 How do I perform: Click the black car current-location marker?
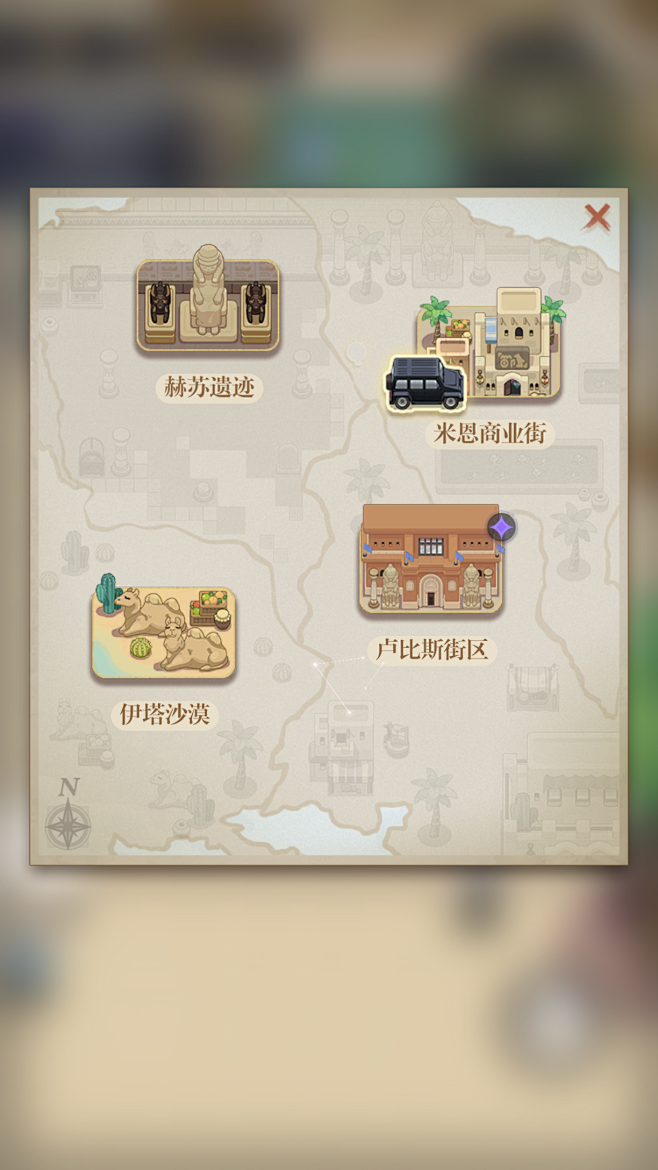point(425,383)
